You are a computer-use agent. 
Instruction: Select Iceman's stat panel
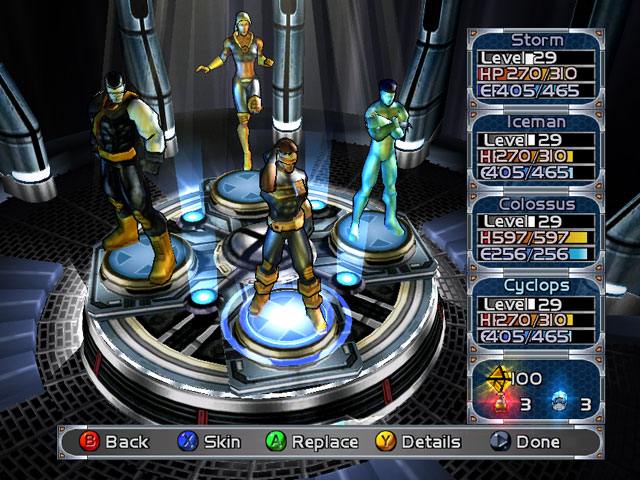(537, 148)
